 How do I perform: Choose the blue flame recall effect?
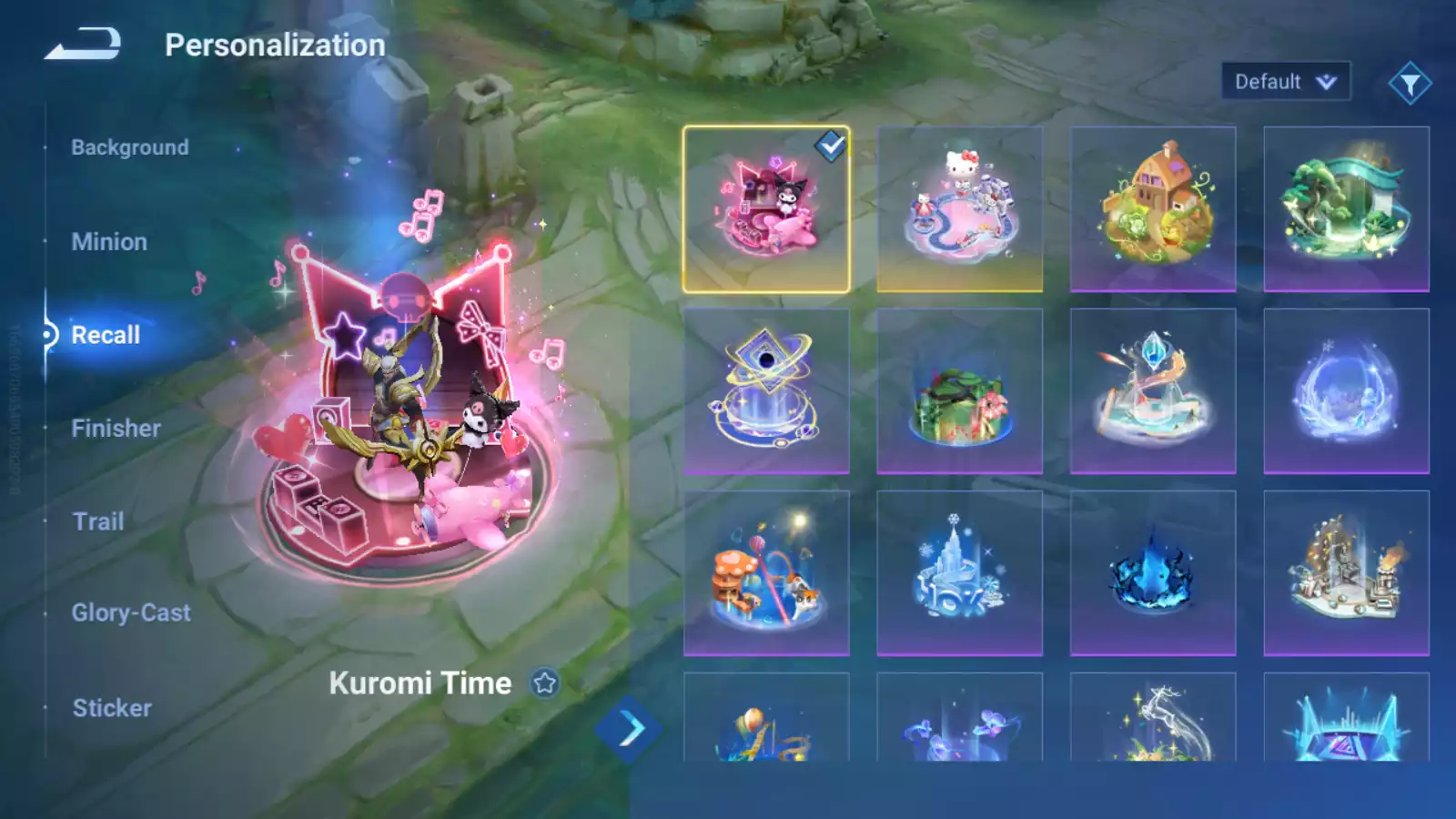pyautogui.click(x=1153, y=573)
